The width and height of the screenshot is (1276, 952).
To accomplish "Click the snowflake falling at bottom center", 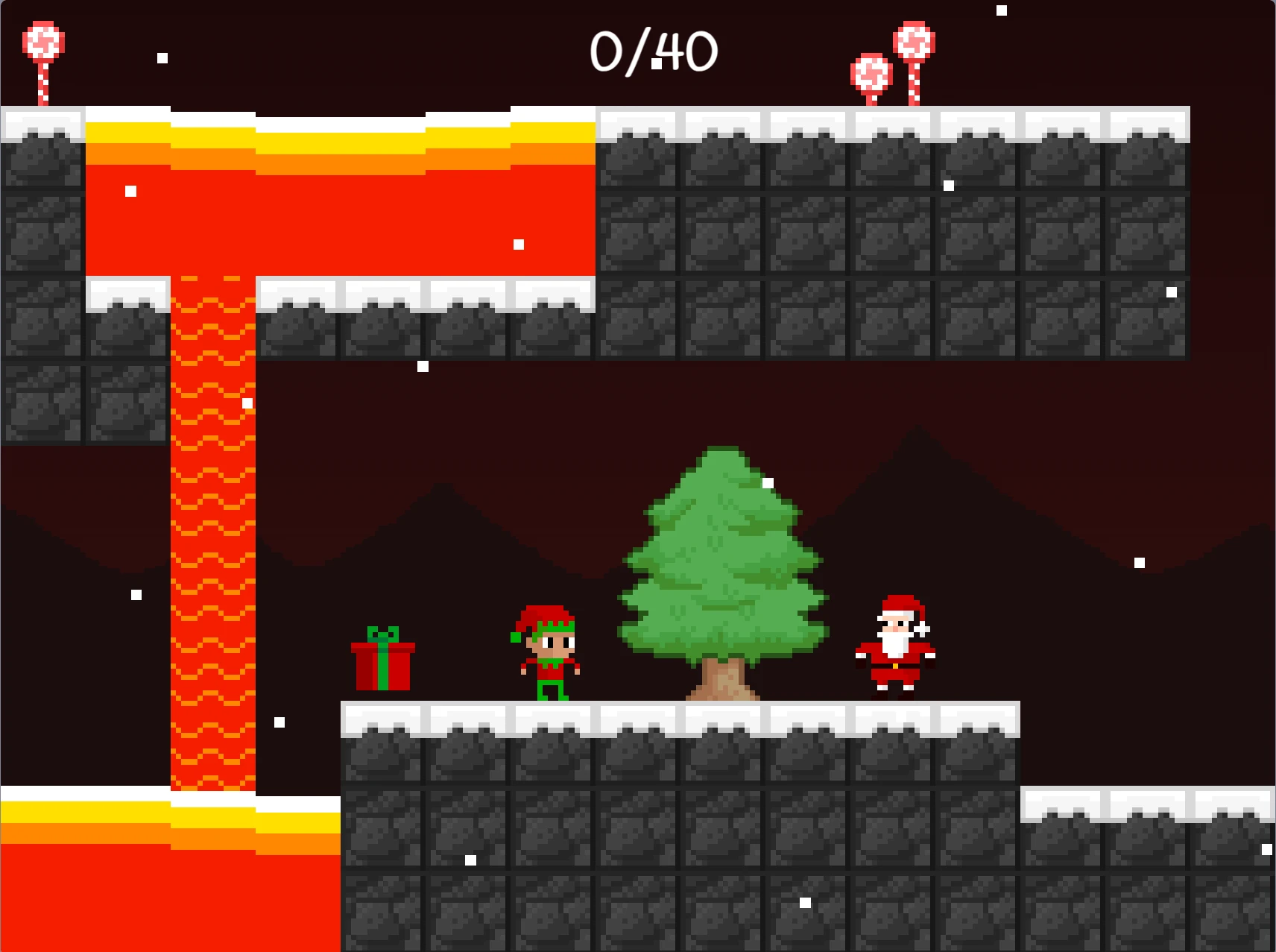I will [x=803, y=904].
